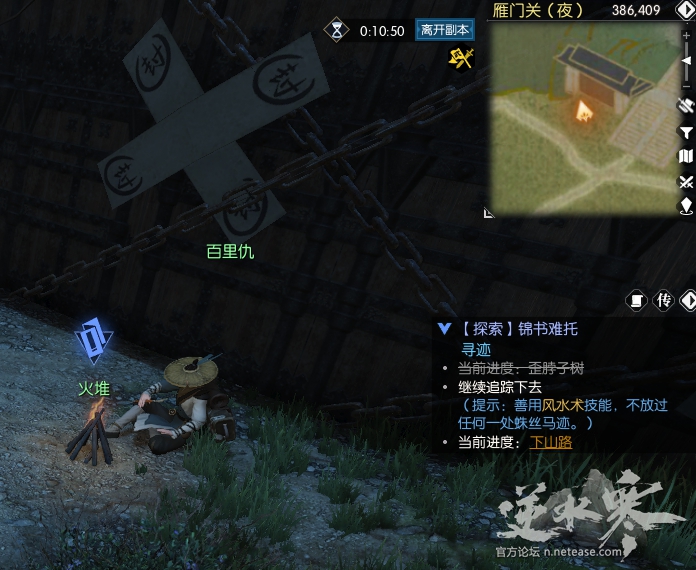Collapse the minimap with the top-right arrow
Image resolution: width=696 pixels, height=570 pixels.
click(x=687, y=10)
